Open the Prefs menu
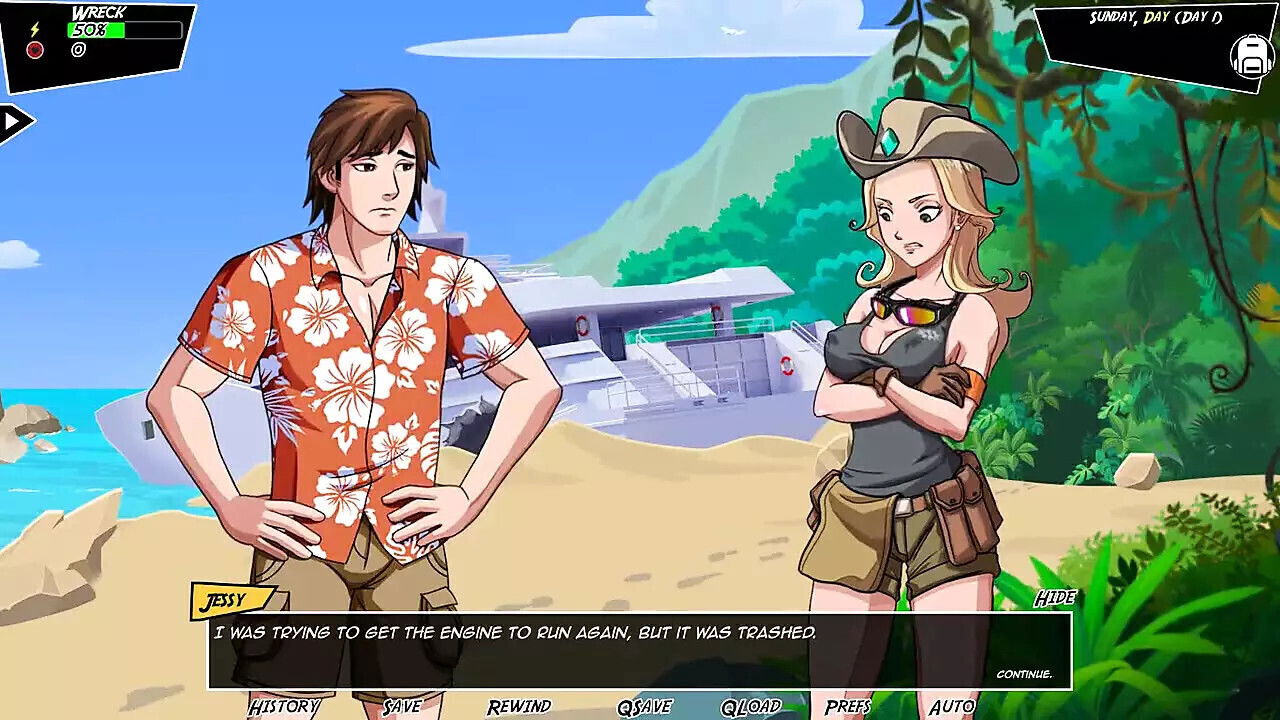Viewport: 1280px width, 720px height. [848, 707]
